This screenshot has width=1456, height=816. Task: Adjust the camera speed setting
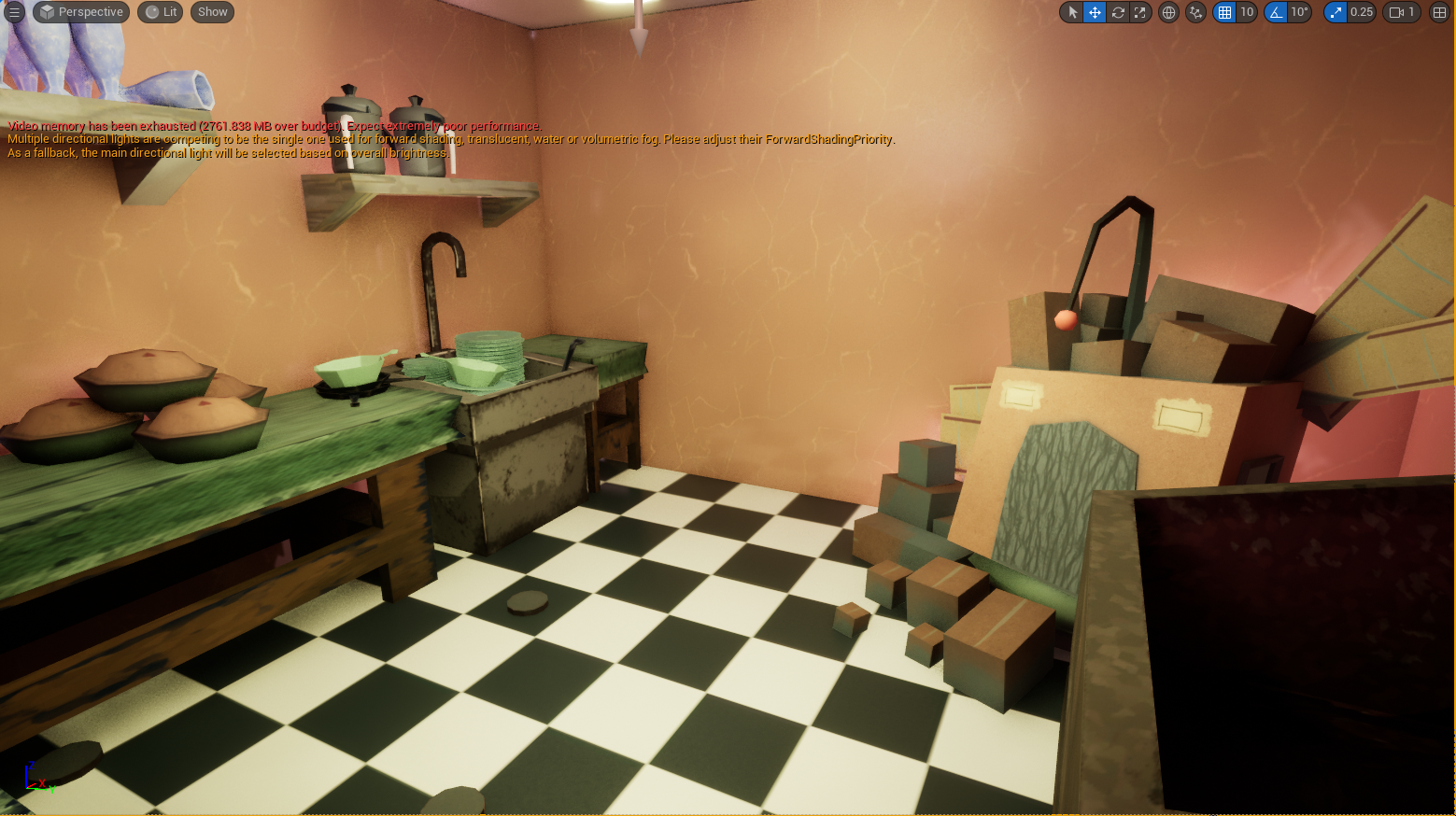tap(1402, 12)
